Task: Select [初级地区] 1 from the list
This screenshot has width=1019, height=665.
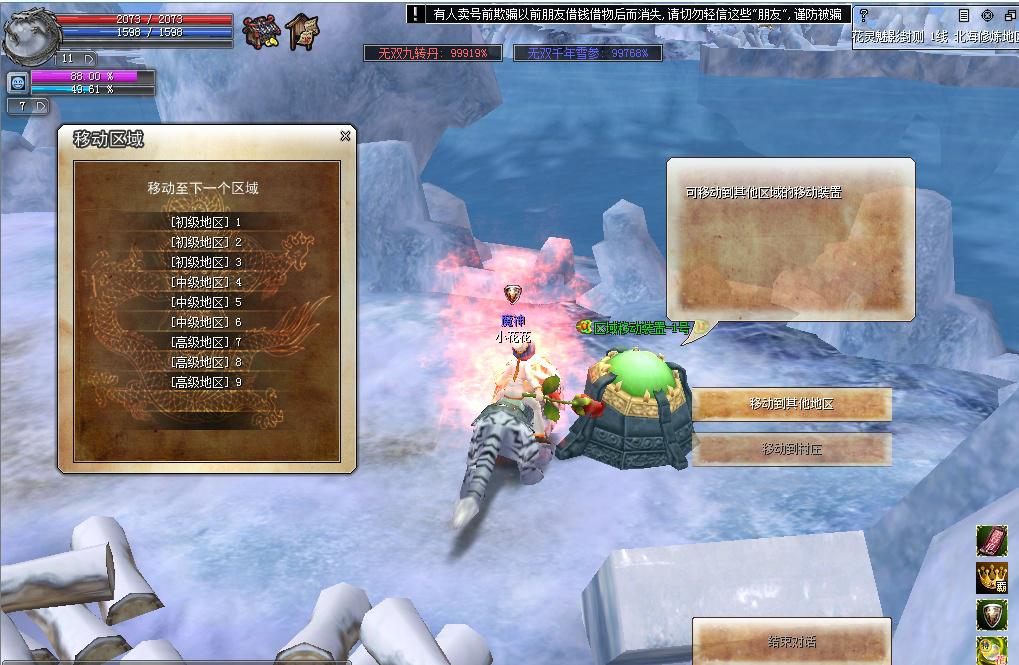Action: tap(206, 222)
